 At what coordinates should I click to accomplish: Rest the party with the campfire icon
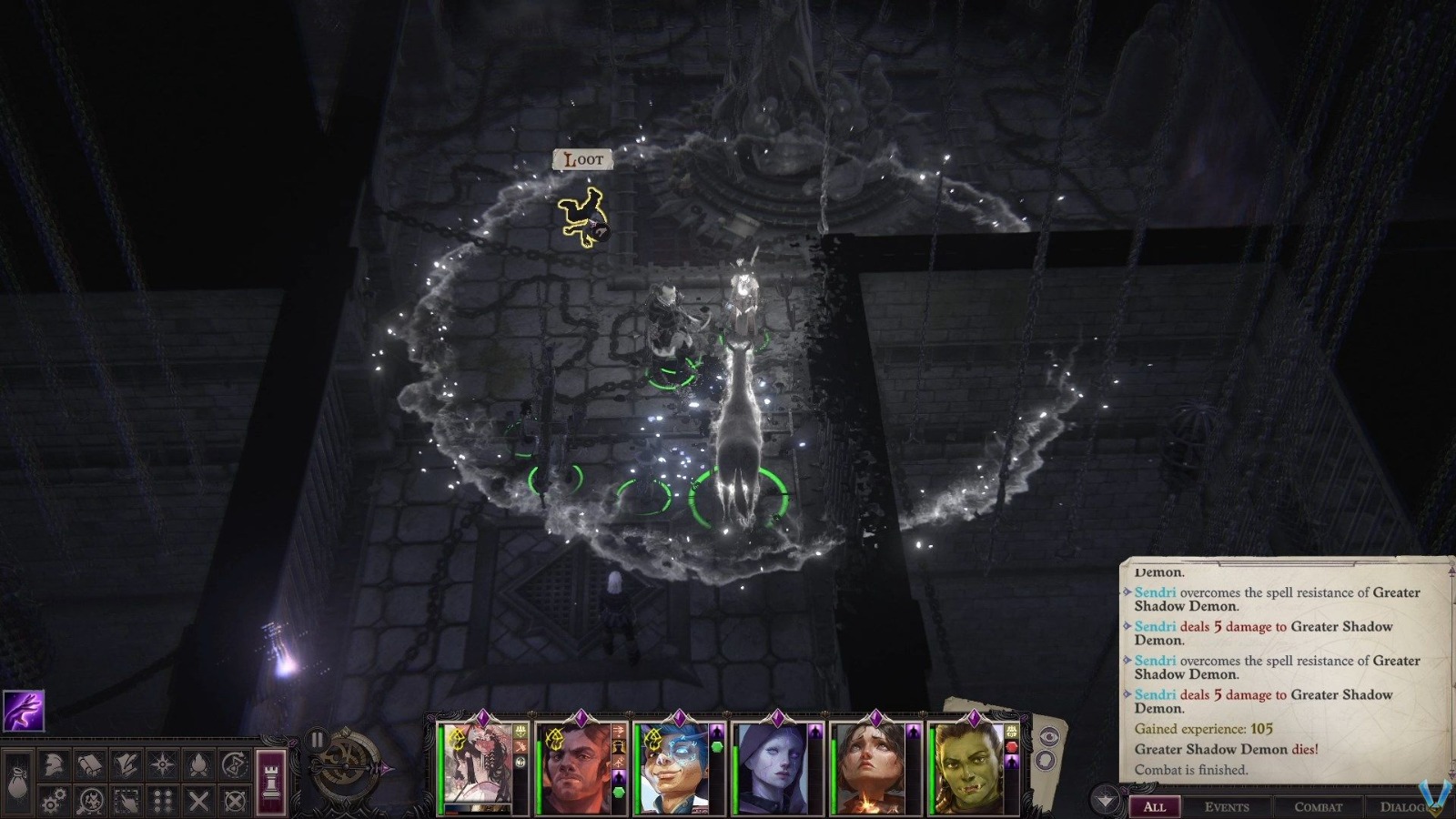[198, 764]
